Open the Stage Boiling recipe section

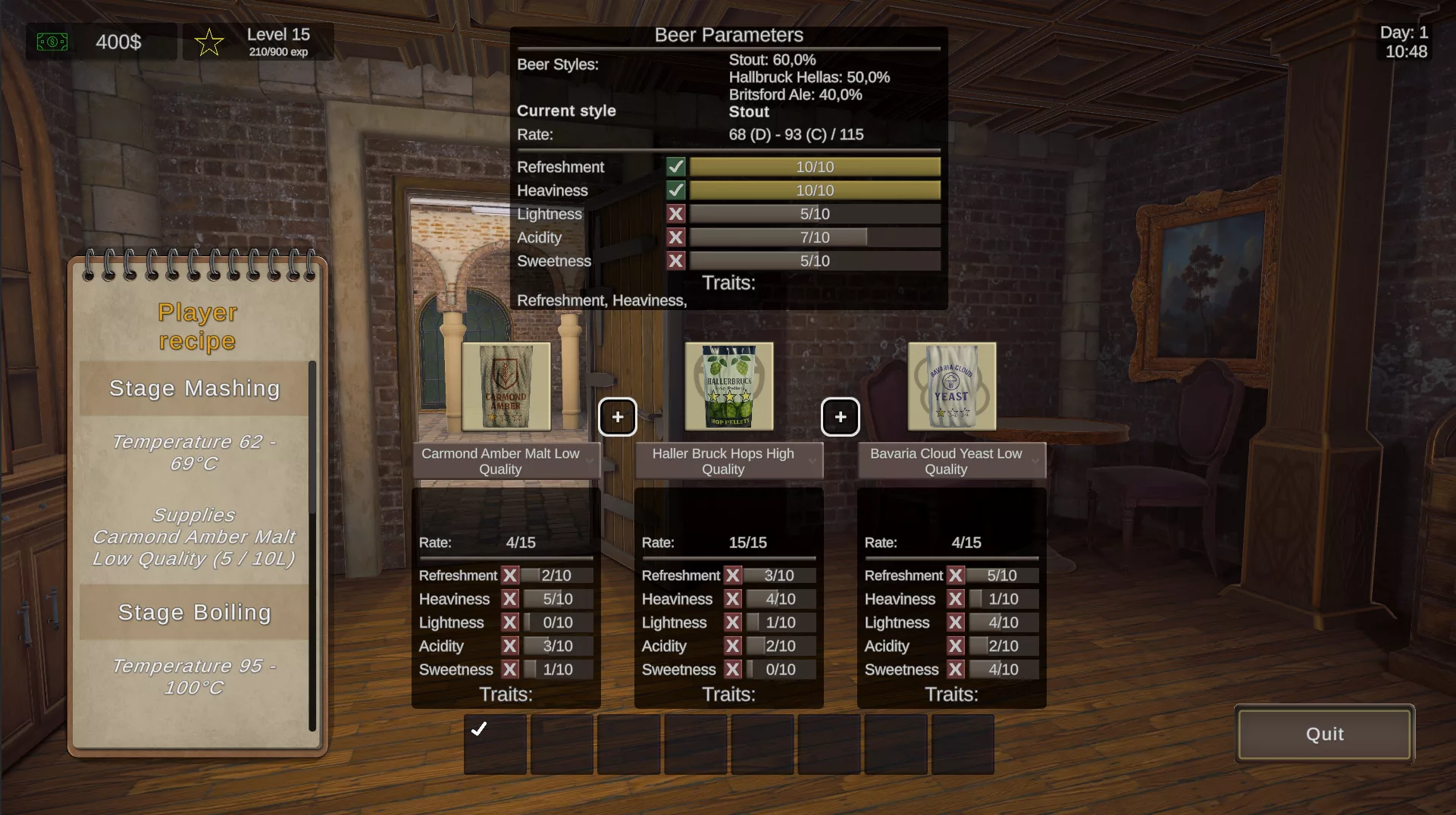194,613
